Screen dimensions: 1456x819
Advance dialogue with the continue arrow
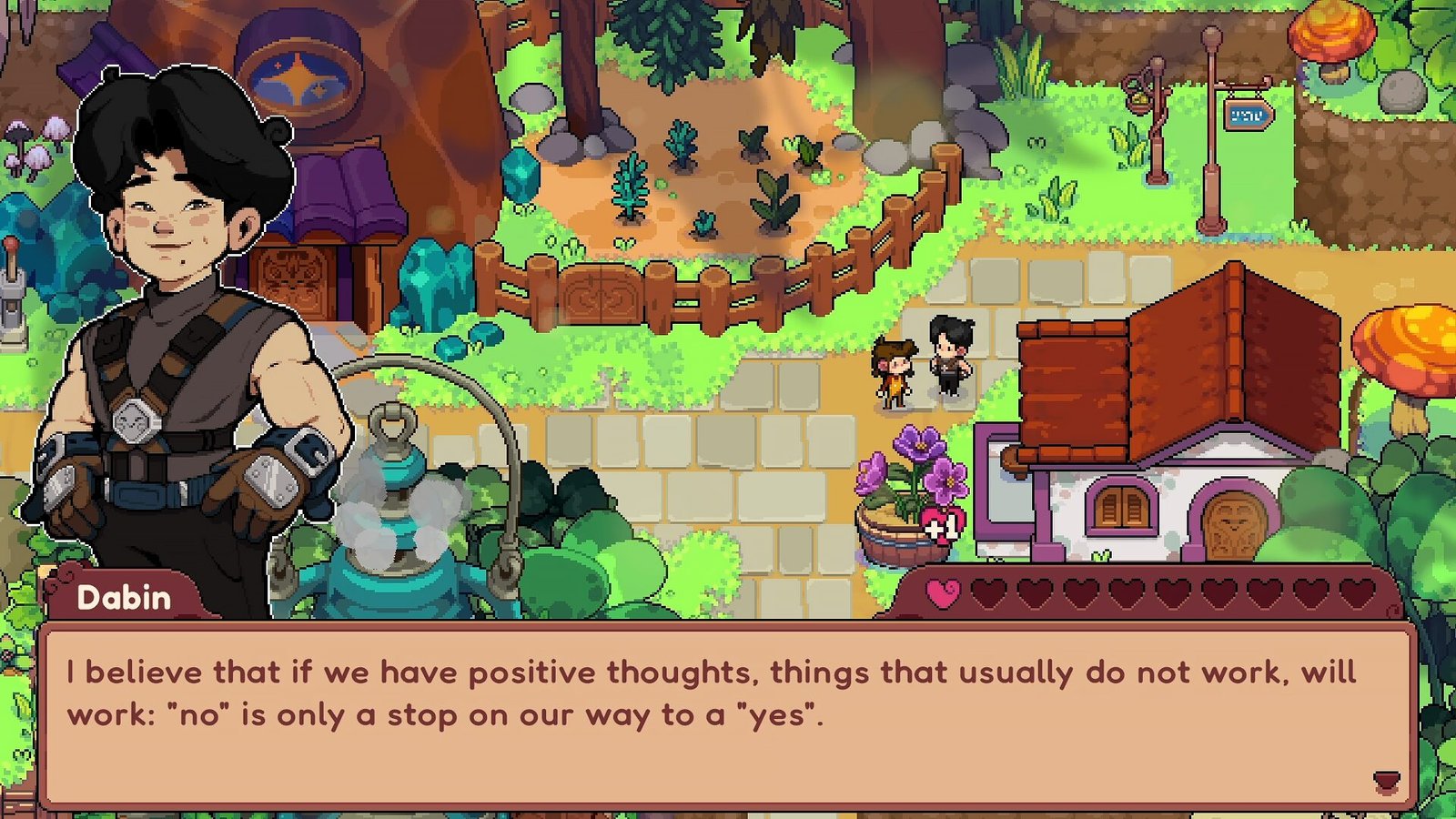tap(1385, 780)
